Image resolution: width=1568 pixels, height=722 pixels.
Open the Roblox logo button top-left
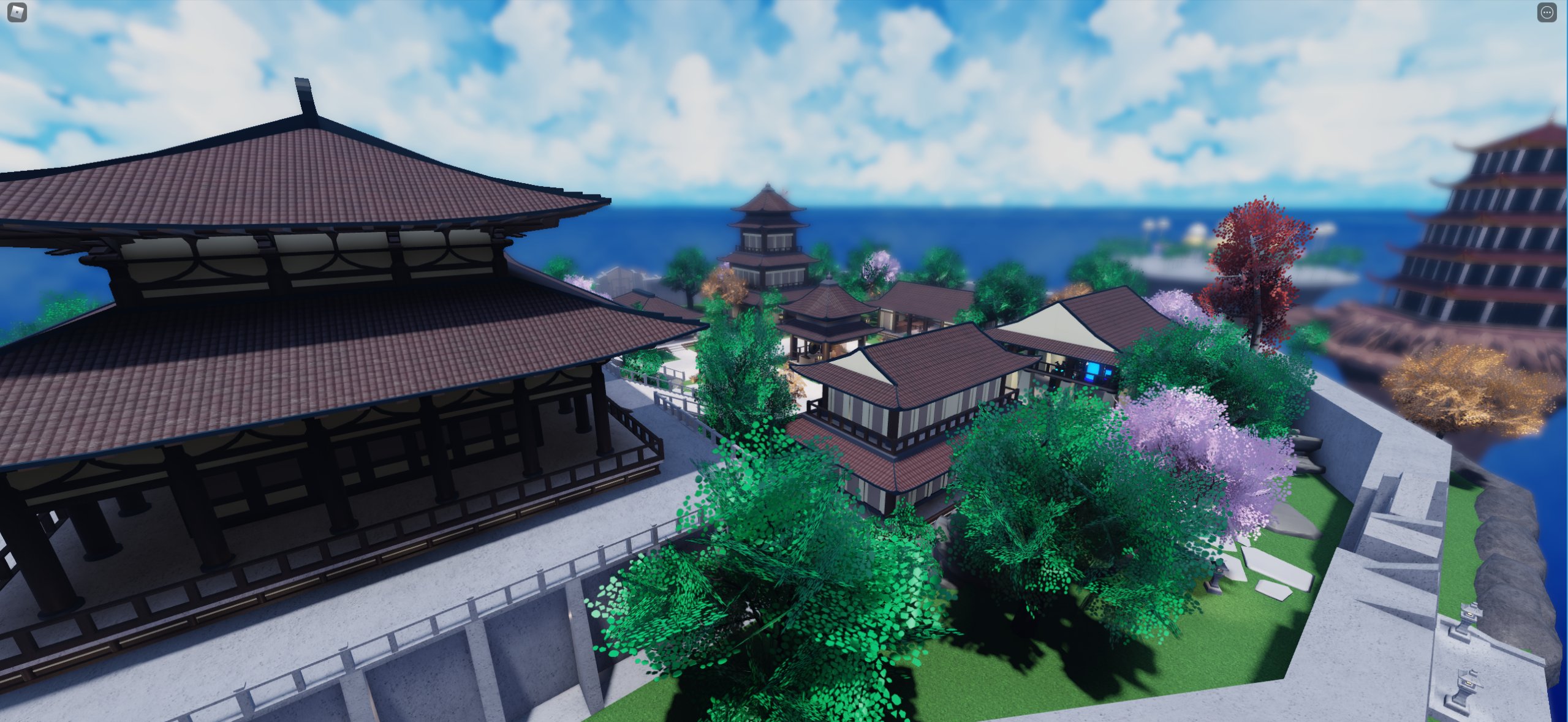17,12
